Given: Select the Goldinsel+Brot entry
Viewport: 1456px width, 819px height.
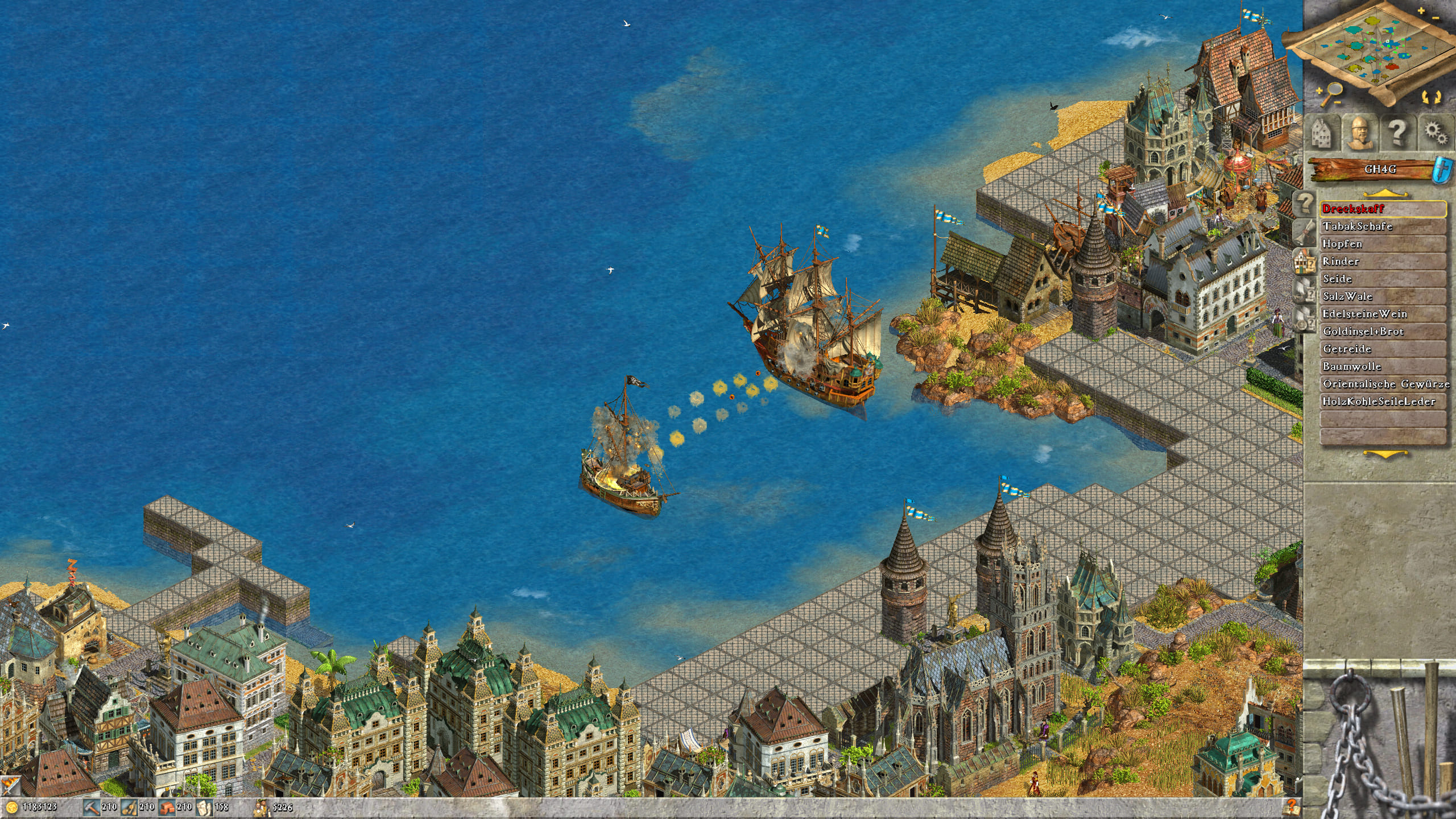Looking at the screenshot, I should pyautogui.click(x=1382, y=332).
